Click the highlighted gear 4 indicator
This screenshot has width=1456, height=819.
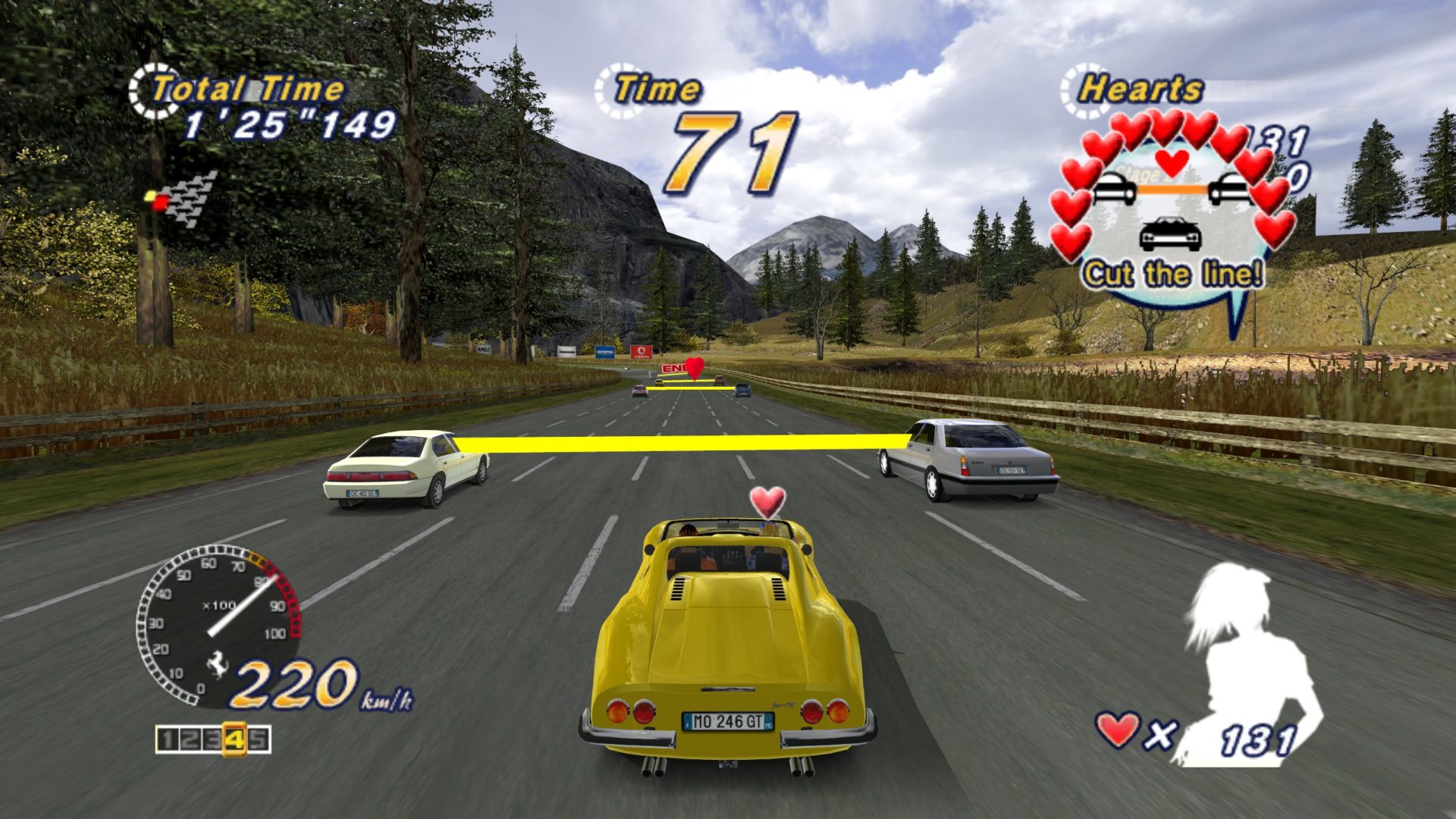234,739
